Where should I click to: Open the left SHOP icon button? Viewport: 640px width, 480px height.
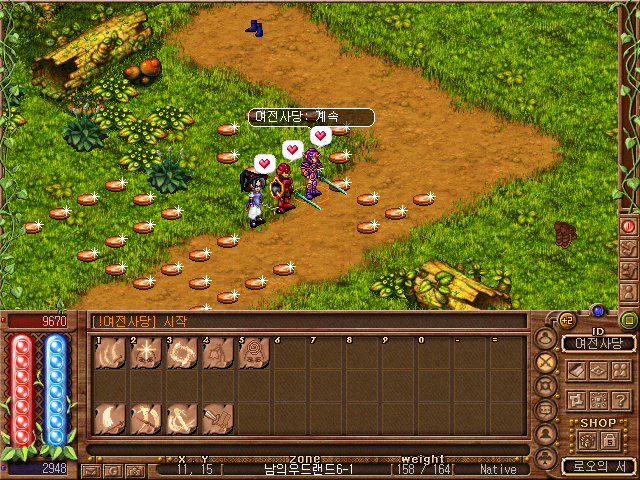pos(585,439)
